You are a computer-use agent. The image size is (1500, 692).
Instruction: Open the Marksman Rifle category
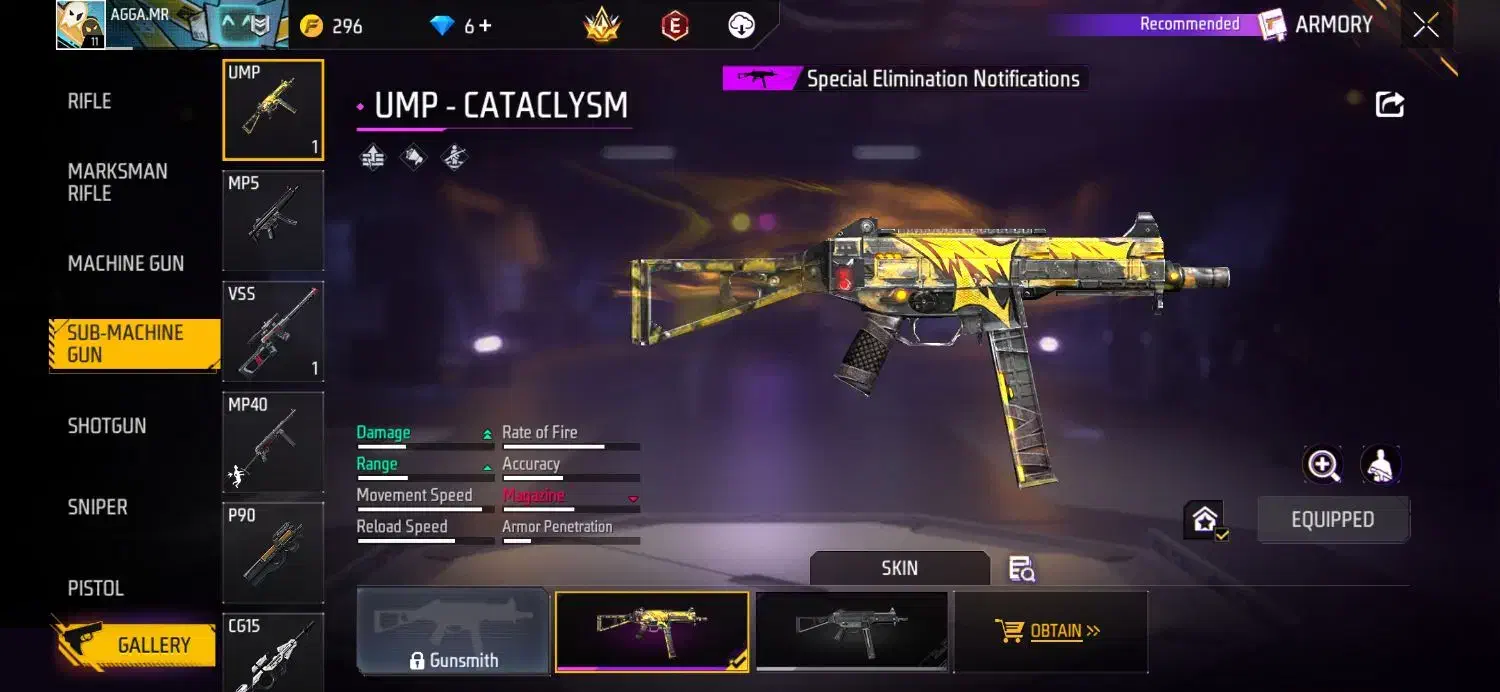click(117, 182)
